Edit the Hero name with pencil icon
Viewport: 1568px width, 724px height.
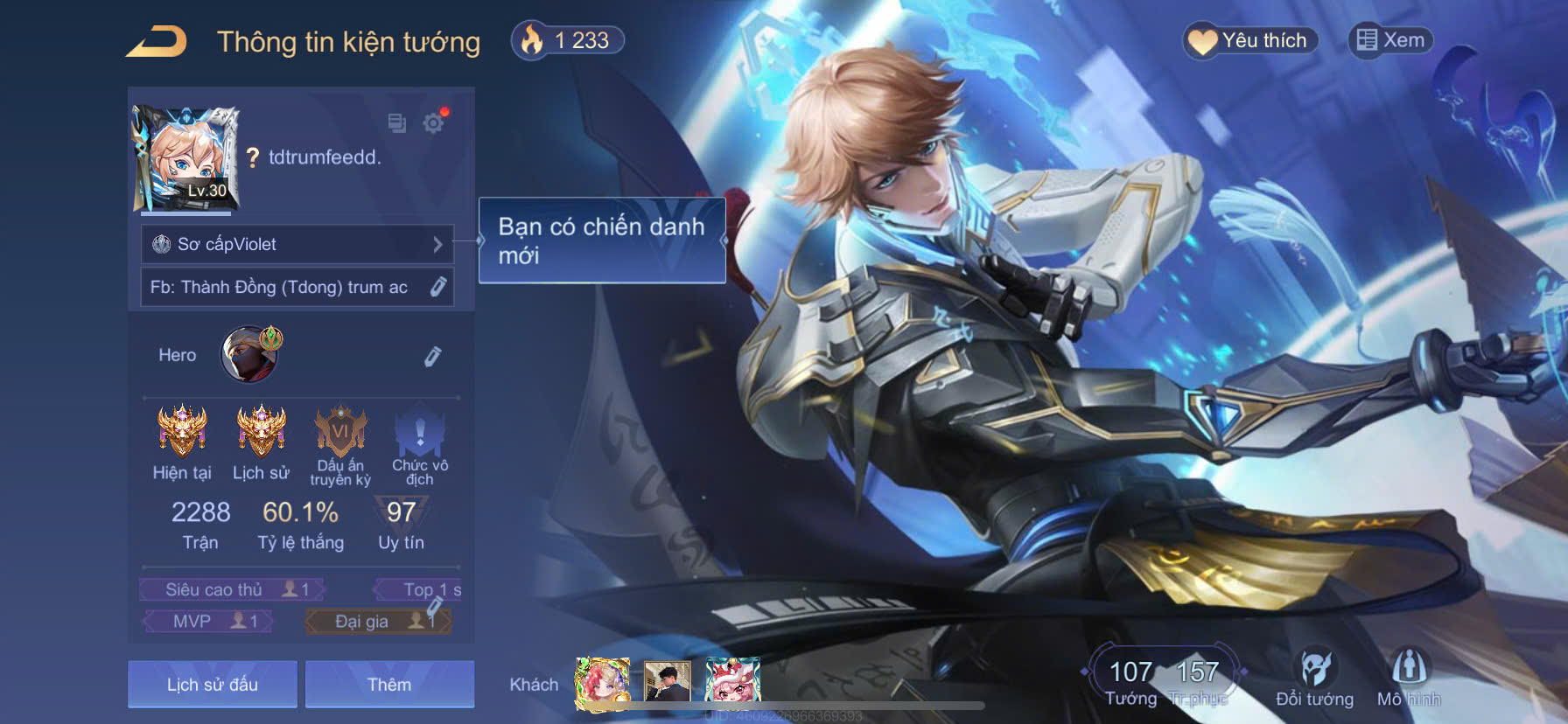[x=433, y=355]
